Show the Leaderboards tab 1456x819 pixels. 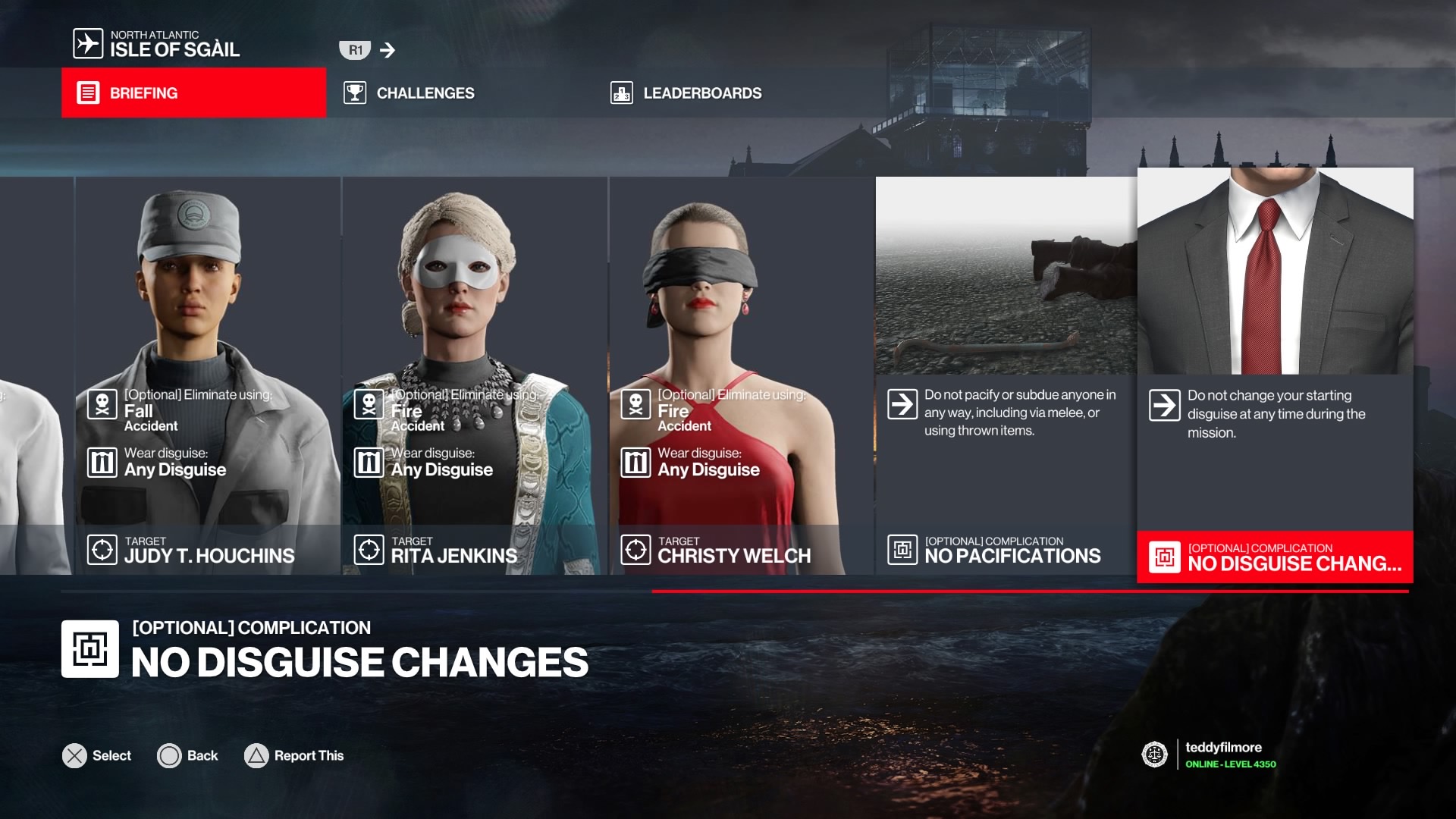point(686,93)
